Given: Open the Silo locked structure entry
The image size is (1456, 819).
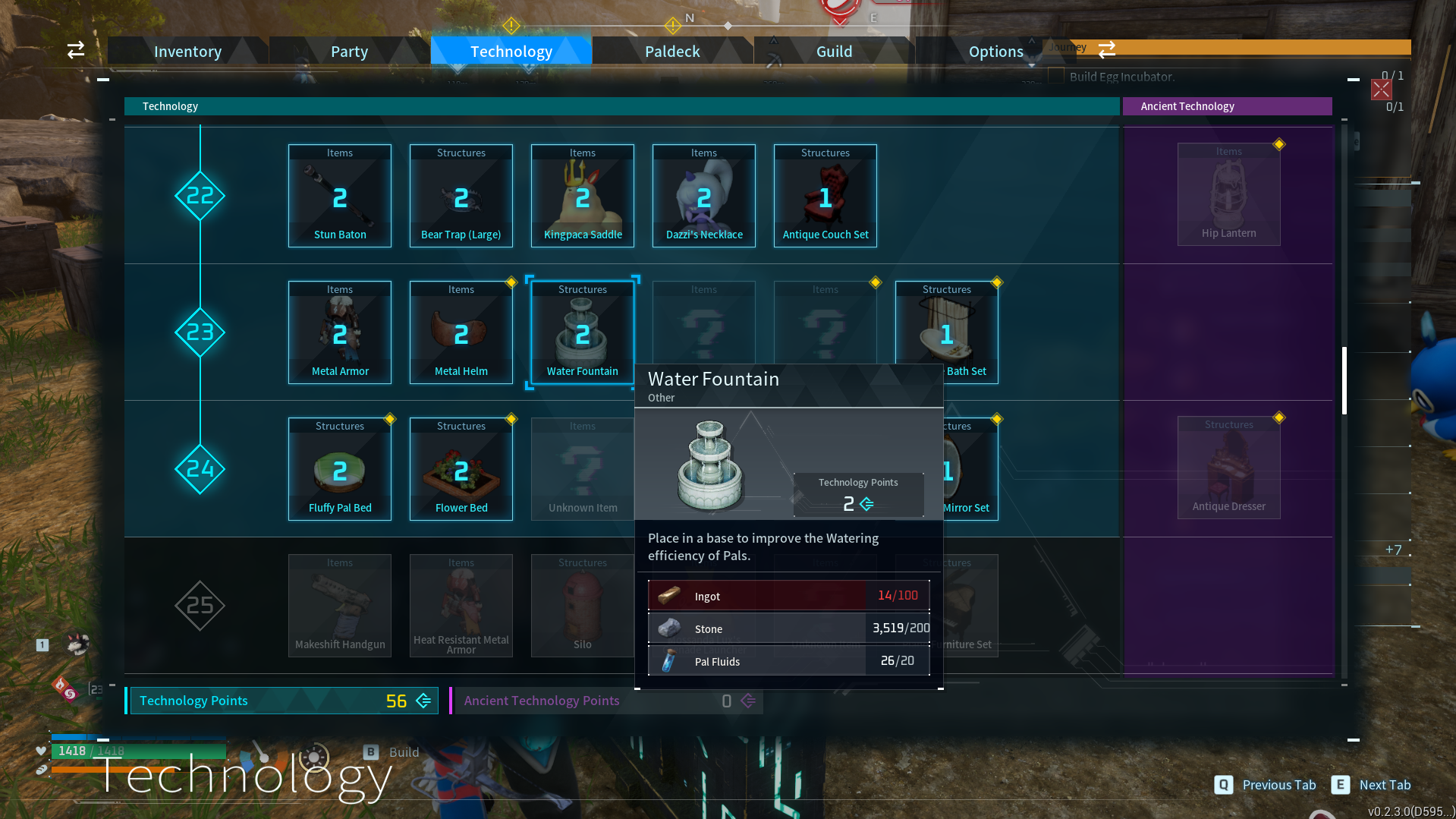Looking at the screenshot, I should point(582,605).
